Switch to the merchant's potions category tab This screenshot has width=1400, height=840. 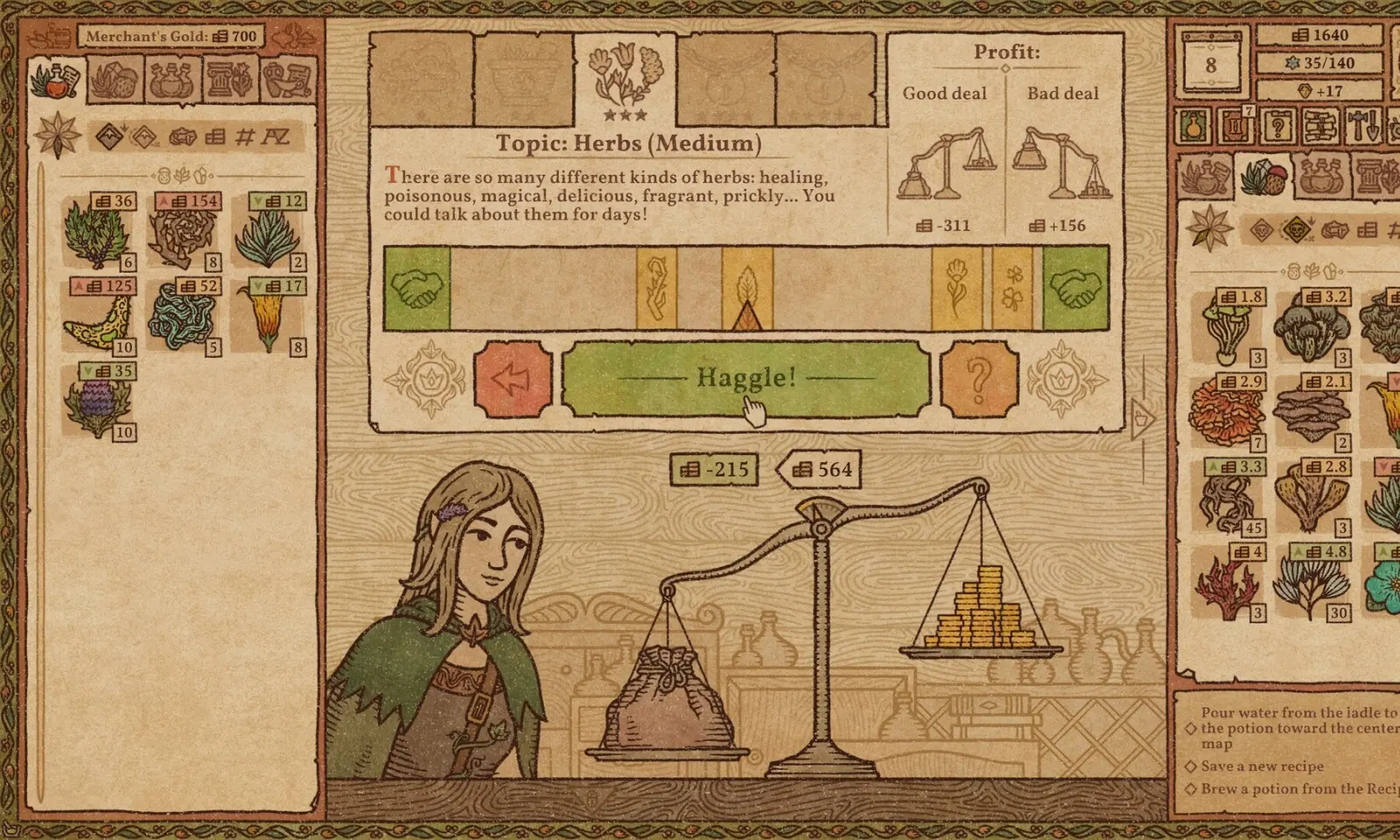click(171, 80)
